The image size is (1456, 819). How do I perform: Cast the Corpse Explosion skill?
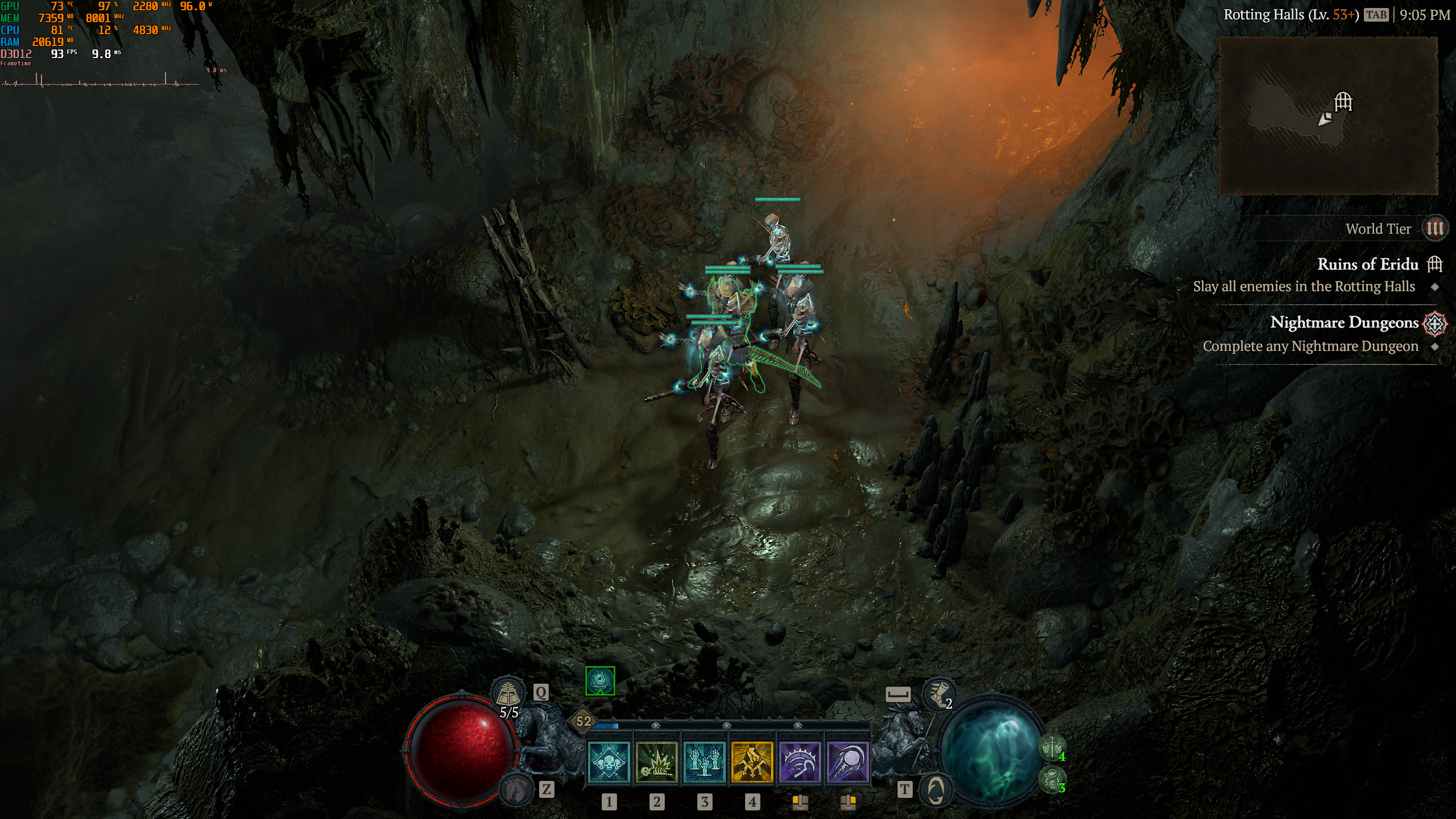point(656,762)
